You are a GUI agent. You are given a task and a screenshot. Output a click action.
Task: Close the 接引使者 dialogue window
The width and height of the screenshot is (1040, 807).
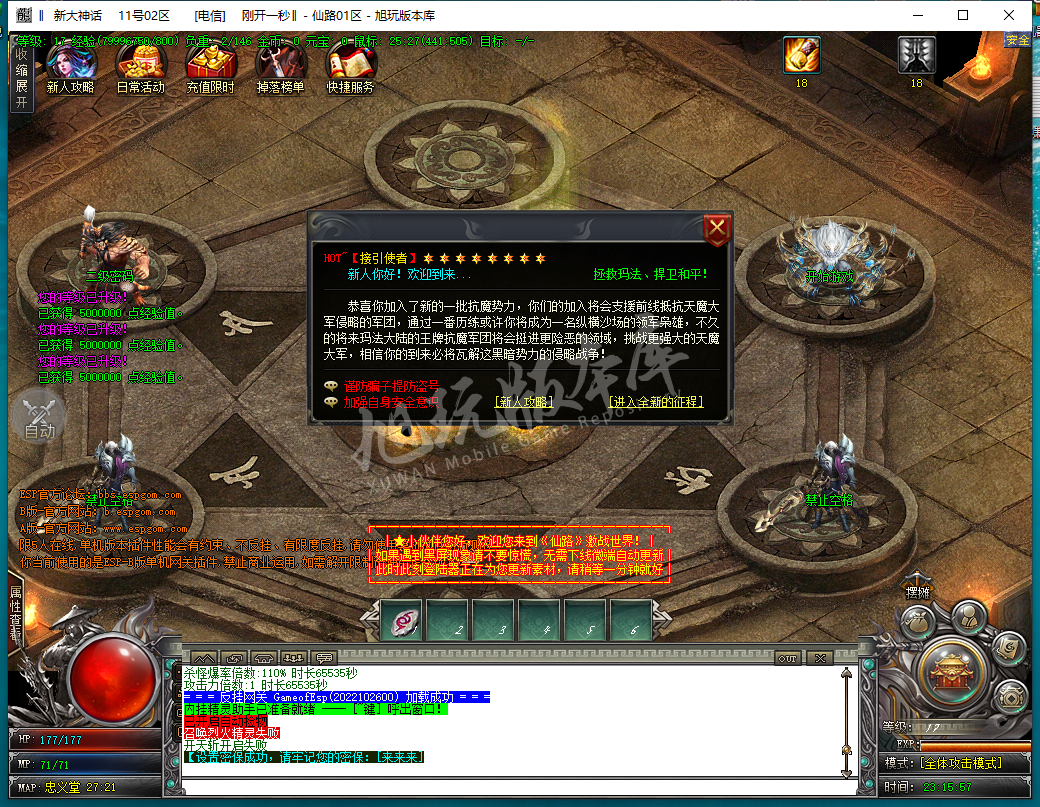717,230
